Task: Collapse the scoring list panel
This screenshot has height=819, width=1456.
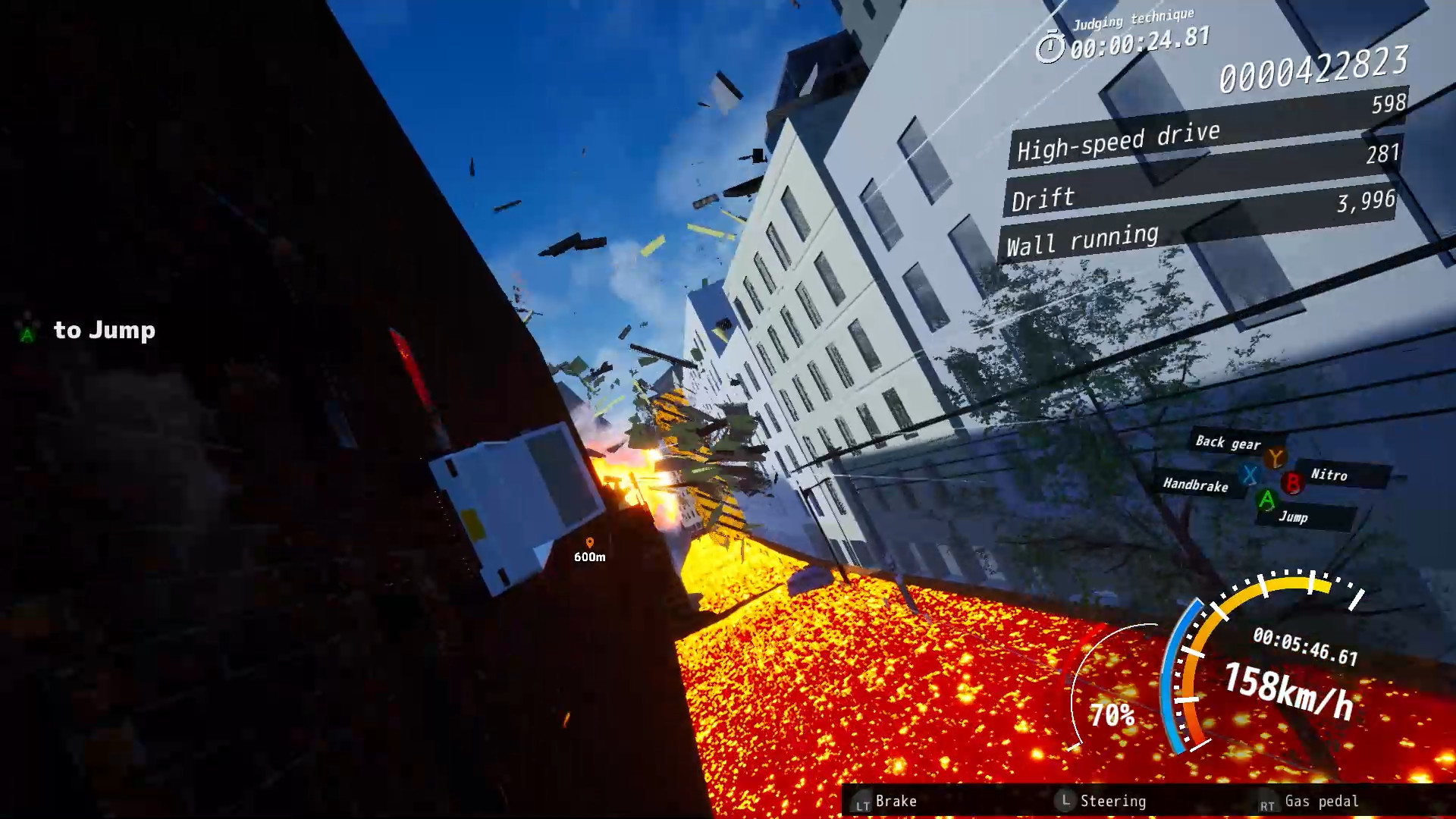Action: click(x=1198, y=190)
